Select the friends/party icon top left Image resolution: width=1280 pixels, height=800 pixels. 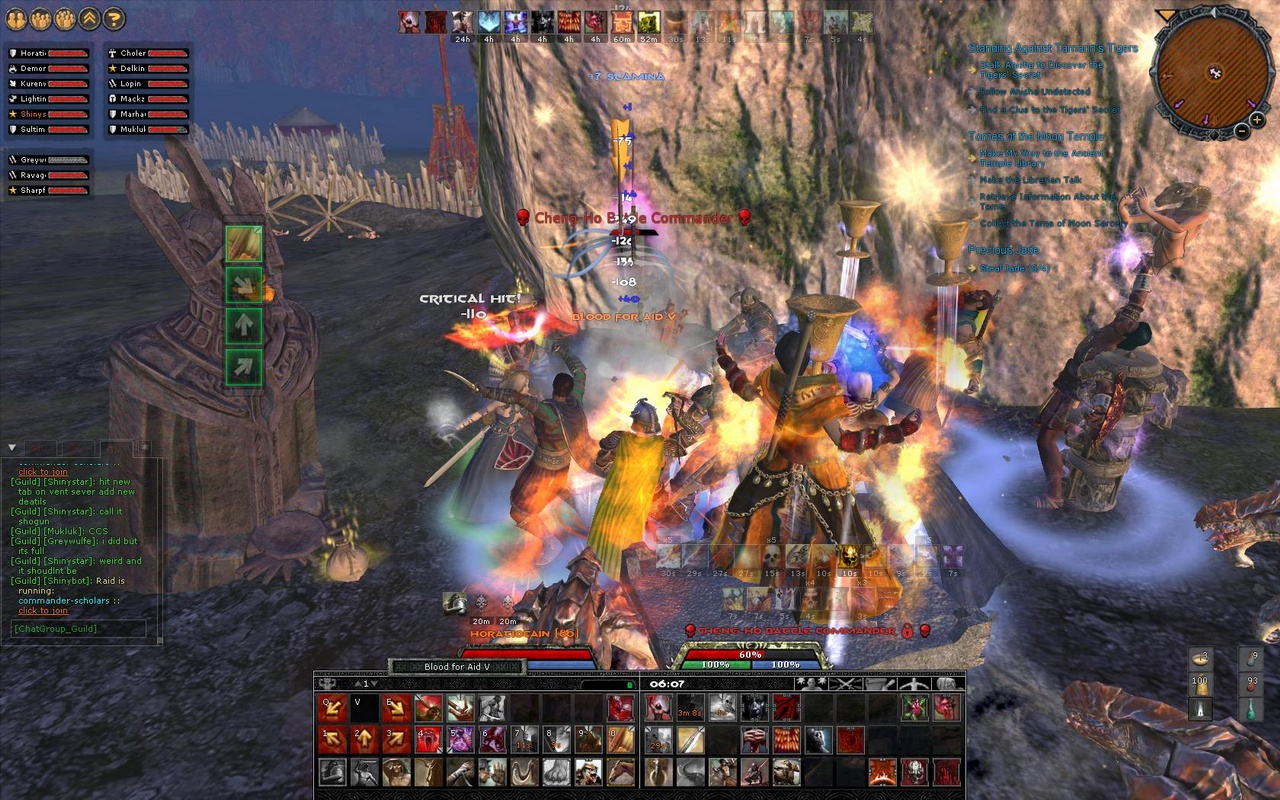coord(16,16)
